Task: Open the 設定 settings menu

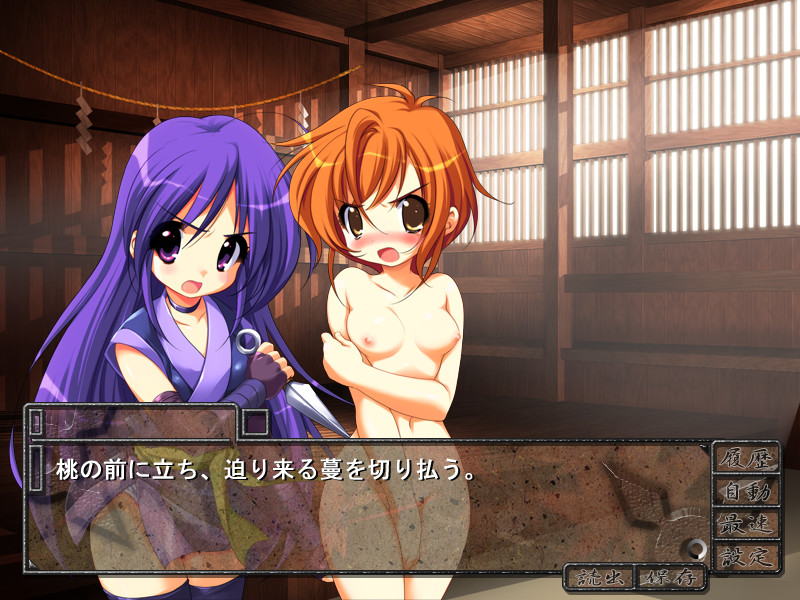Action: (746, 556)
